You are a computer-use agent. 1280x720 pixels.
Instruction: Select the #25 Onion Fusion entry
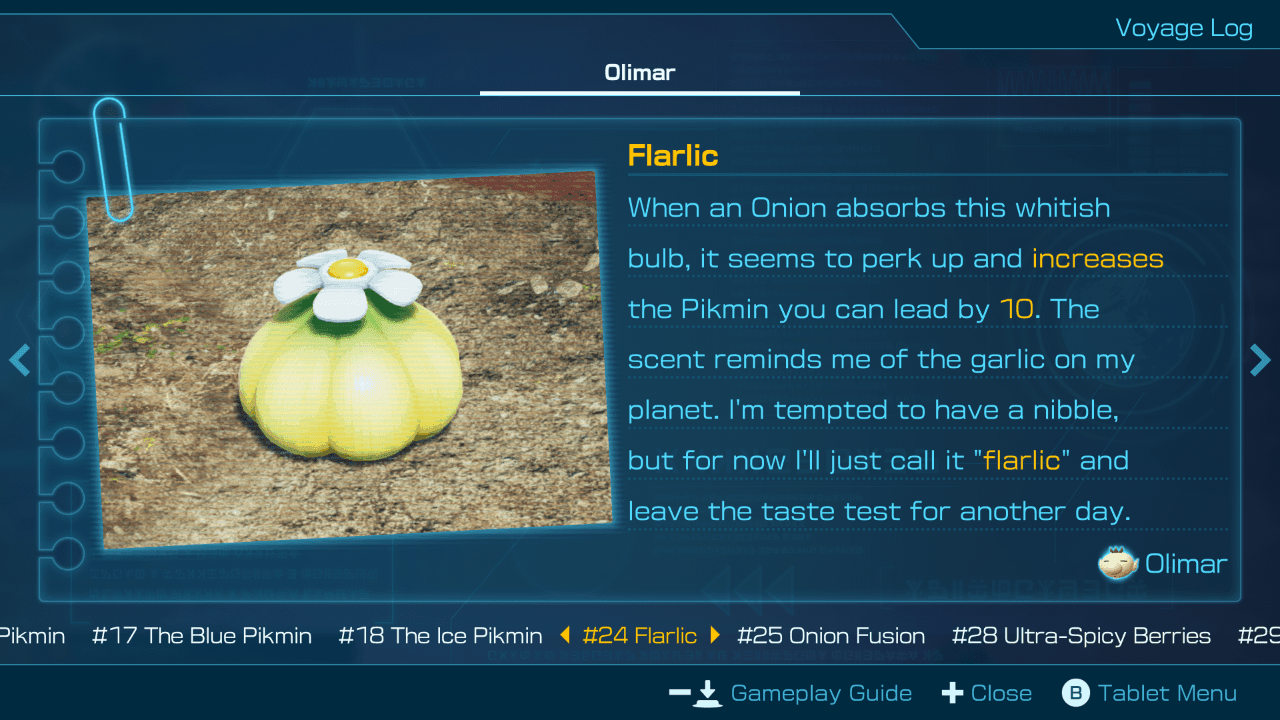[831, 635]
